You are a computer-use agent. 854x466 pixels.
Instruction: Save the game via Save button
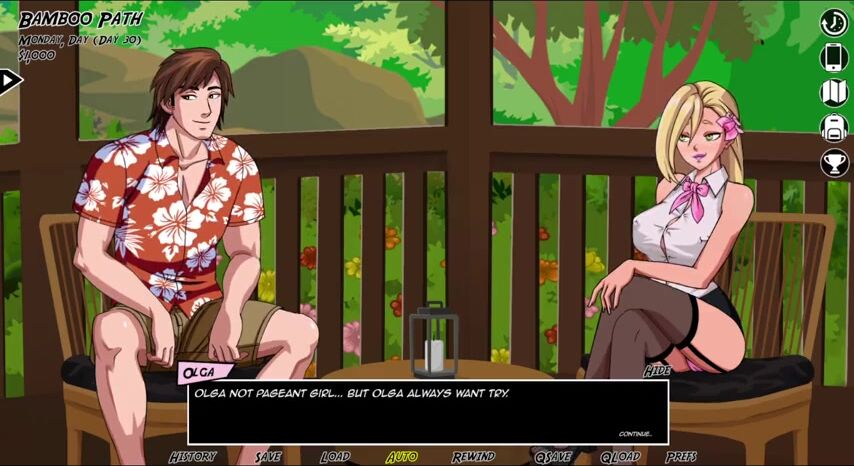pos(268,456)
